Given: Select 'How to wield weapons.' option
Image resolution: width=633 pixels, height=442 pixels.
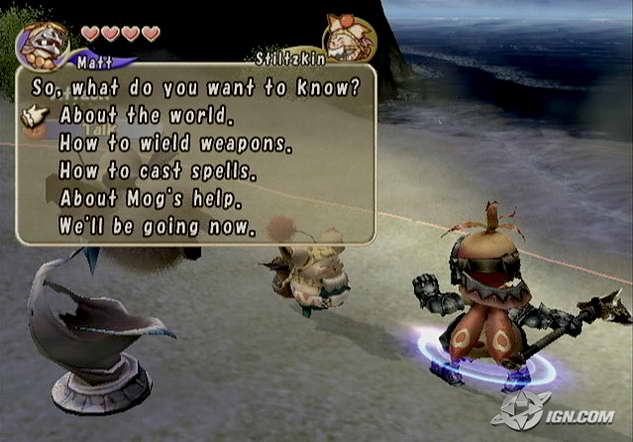Looking at the screenshot, I should [x=174, y=144].
